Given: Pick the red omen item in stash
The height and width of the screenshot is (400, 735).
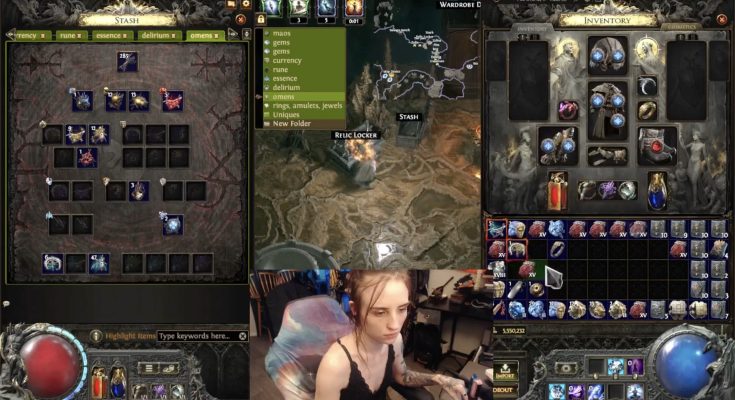Looking at the screenshot, I should coord(173,100).
